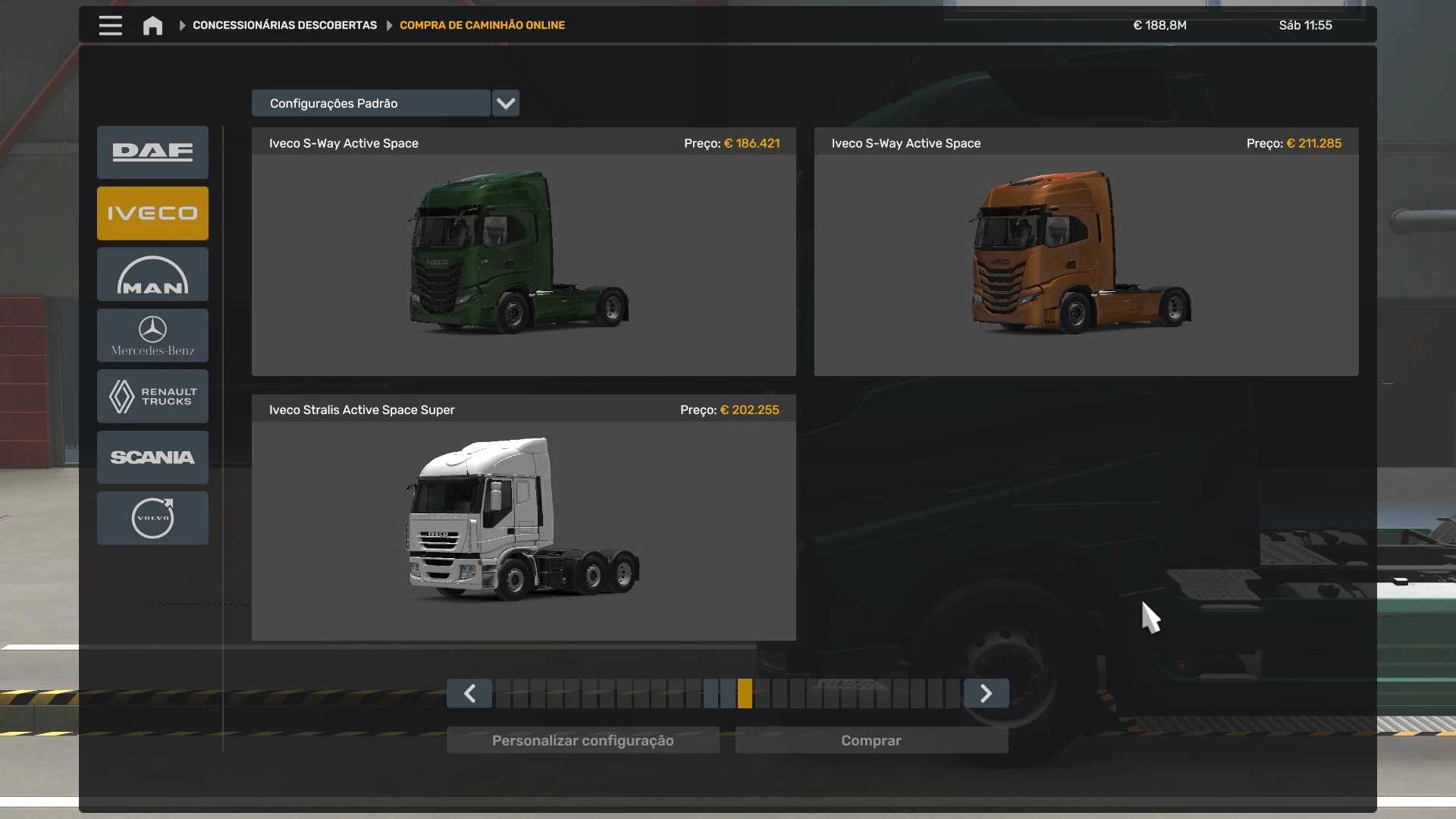The image size is (1456, 819).
Task: Choose the Mercedes-Benz brand tab
Action: click(152, 335)
